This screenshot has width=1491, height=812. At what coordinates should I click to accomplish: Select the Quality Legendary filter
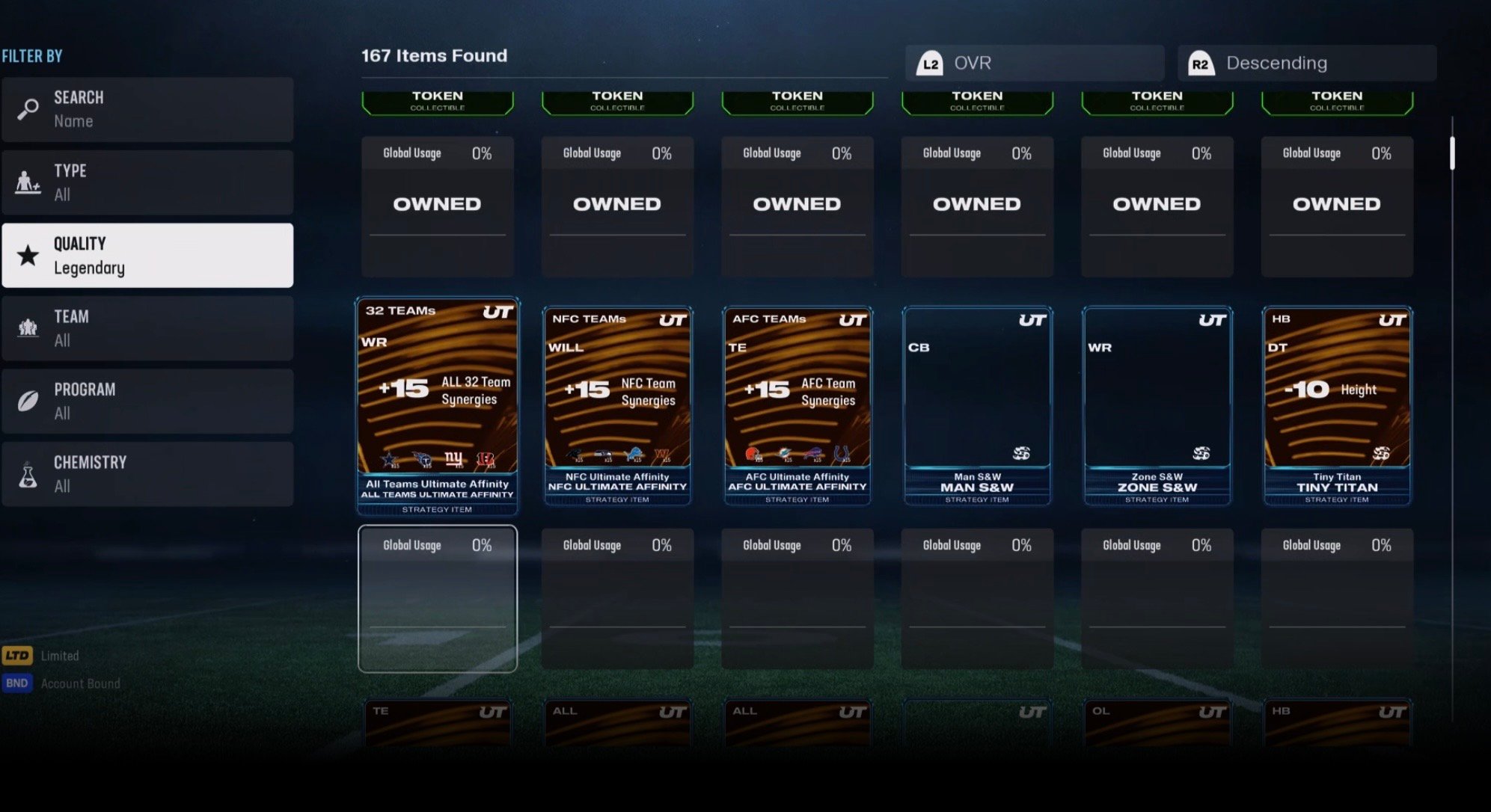tap(147, 255)
